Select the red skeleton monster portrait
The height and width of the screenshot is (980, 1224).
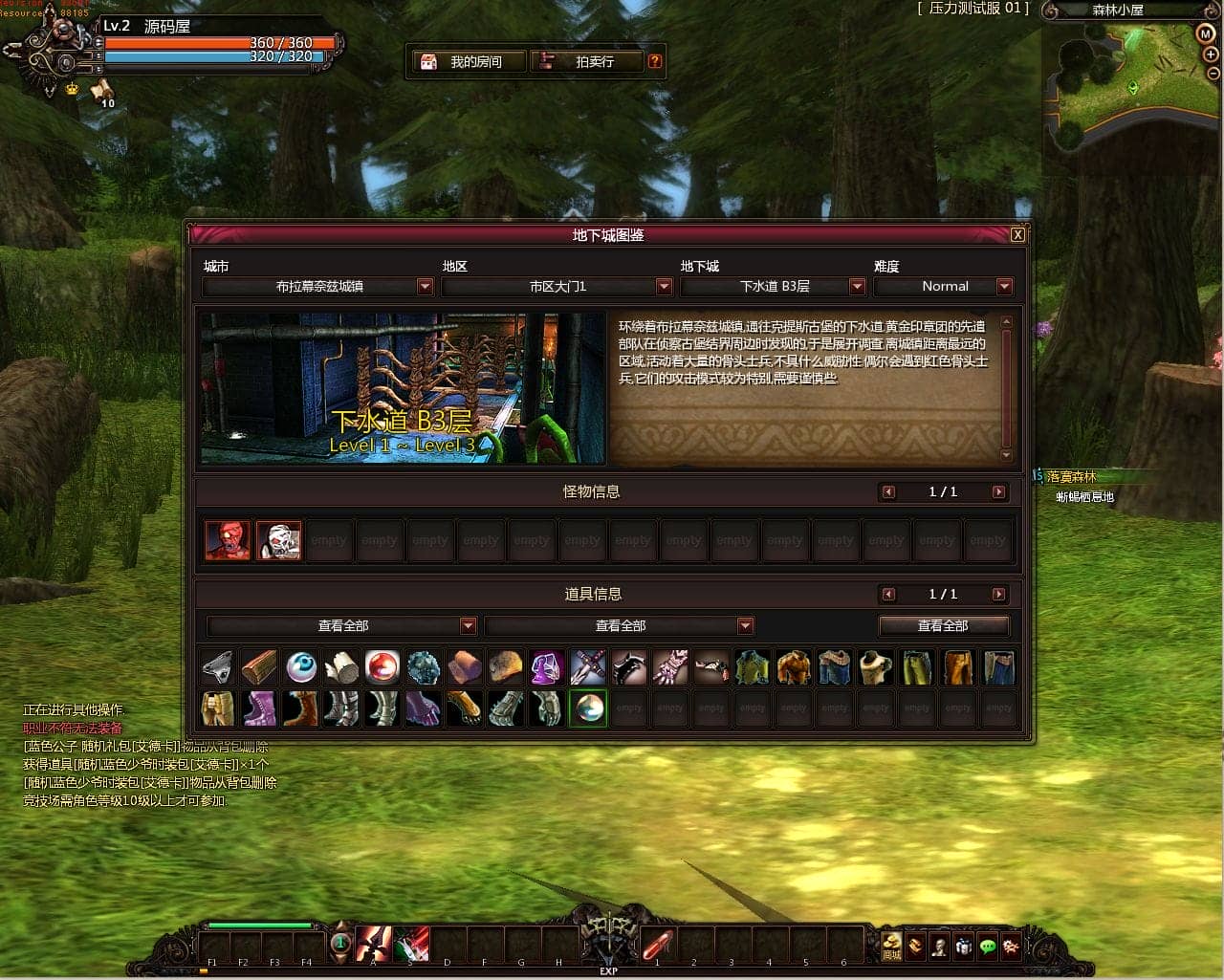pos(228,541)
